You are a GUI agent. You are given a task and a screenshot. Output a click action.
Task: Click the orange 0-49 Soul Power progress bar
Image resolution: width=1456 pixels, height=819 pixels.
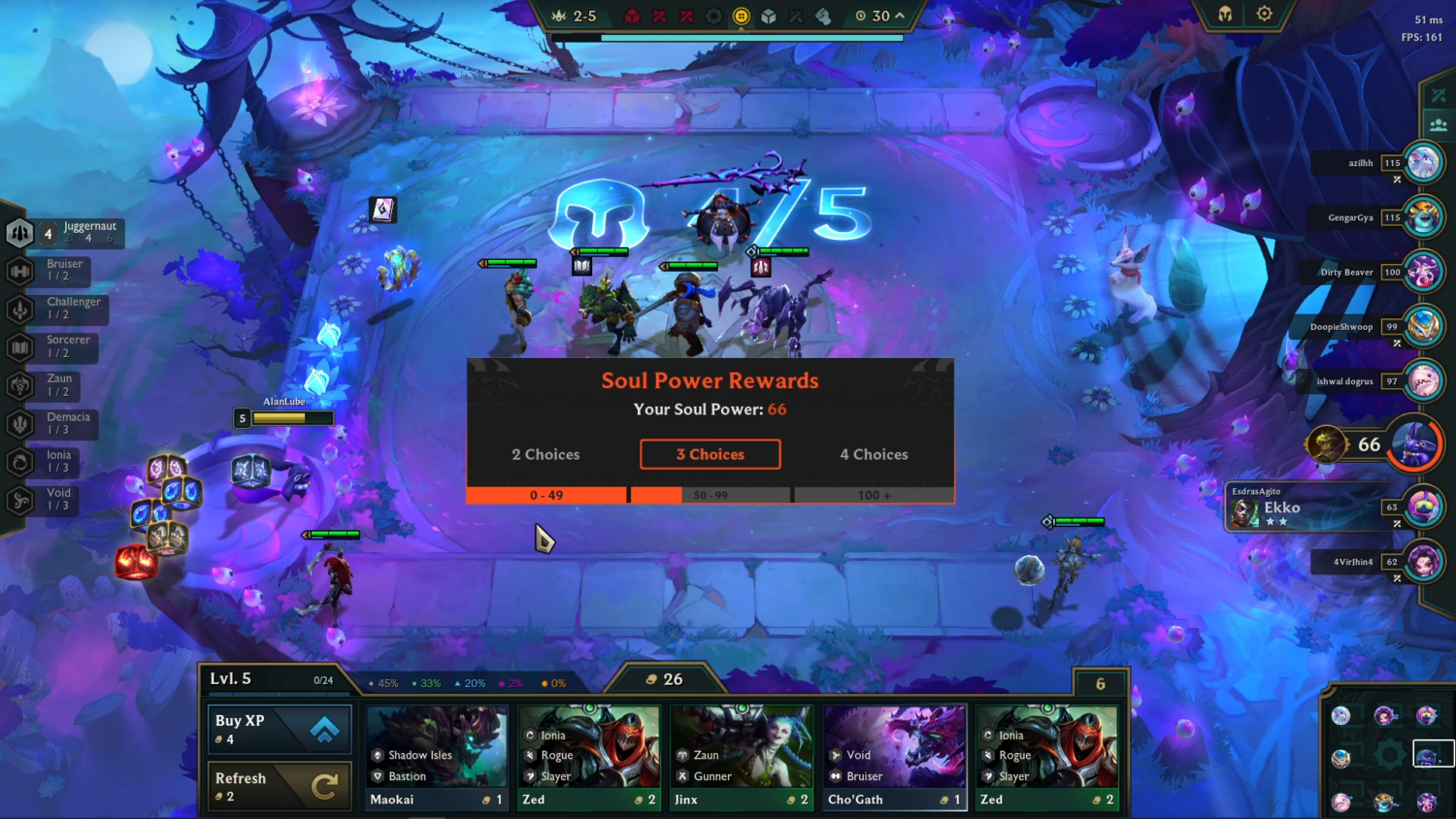(546, 495)
